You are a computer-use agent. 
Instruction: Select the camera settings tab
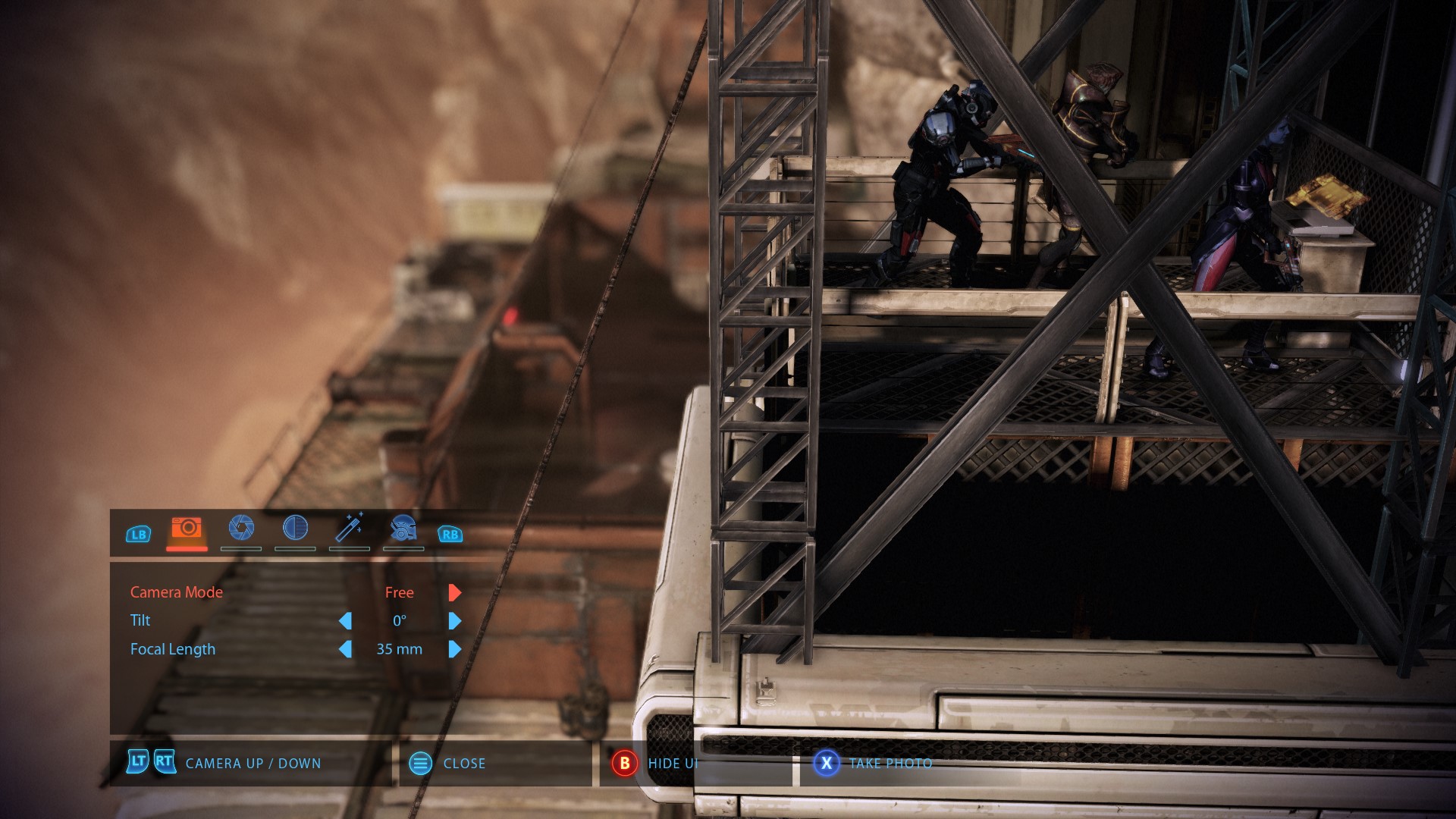click(187, 529)
